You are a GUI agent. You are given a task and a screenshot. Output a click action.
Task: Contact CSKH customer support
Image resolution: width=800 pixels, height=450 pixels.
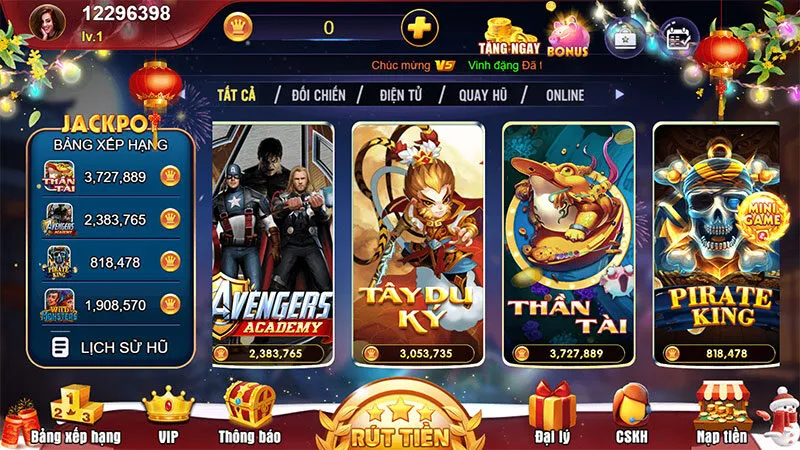coord(631,415)
